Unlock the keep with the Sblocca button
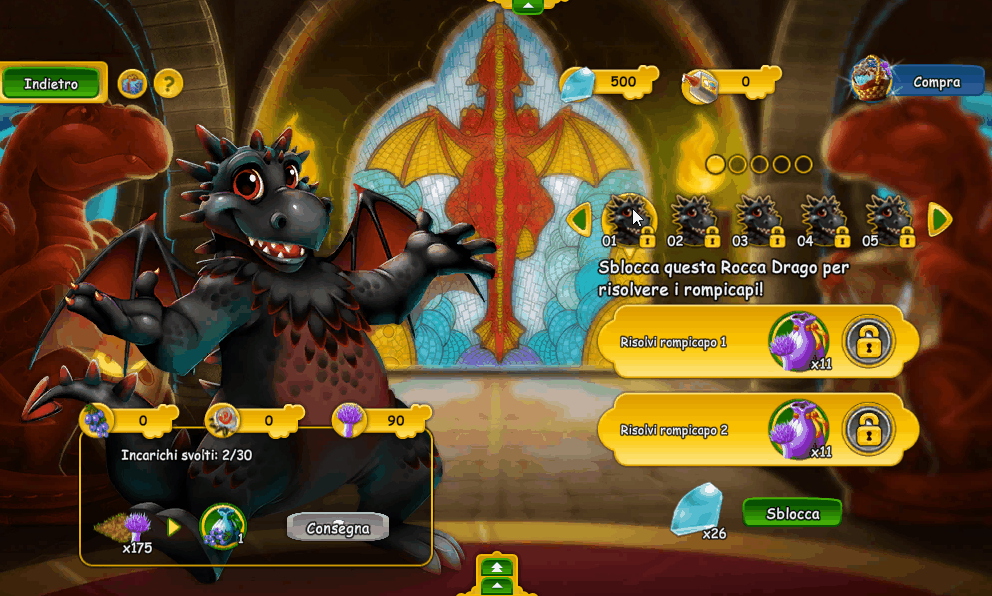The image size is (992, 596). click(792, 514)
